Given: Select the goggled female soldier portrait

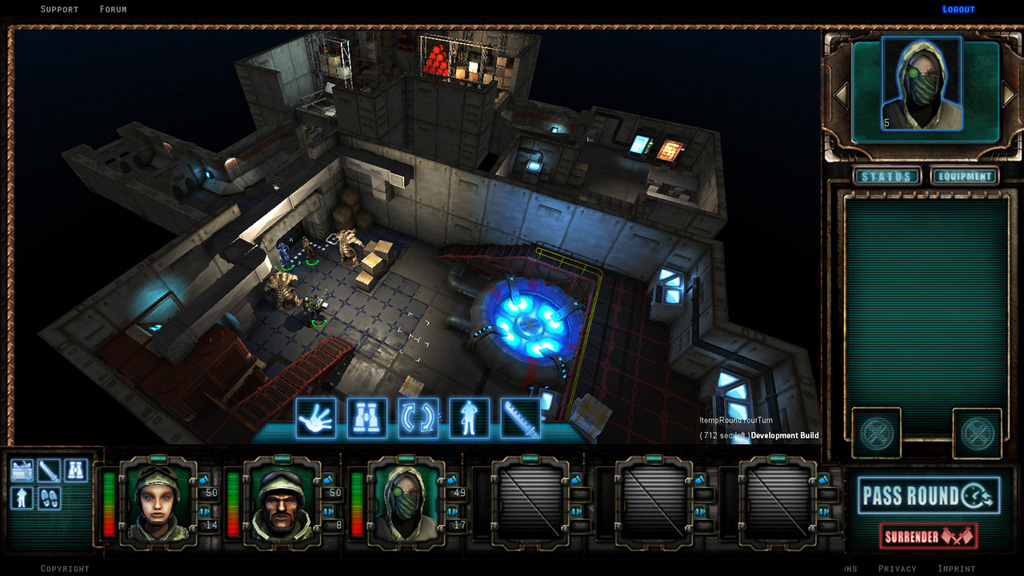Looking at the screenshot, I should (158, 501).
